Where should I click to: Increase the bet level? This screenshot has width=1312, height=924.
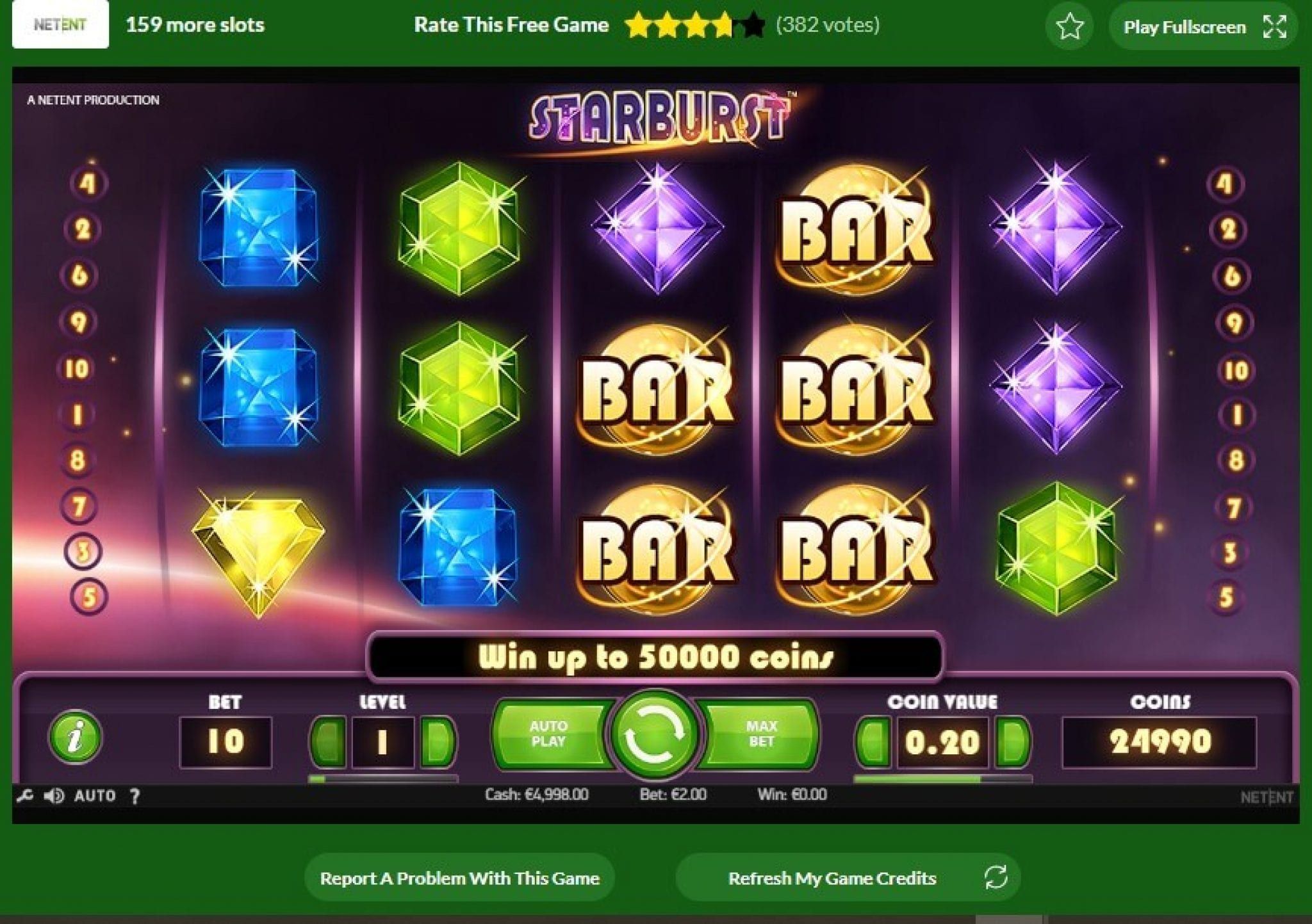click(x=438, y=742)
